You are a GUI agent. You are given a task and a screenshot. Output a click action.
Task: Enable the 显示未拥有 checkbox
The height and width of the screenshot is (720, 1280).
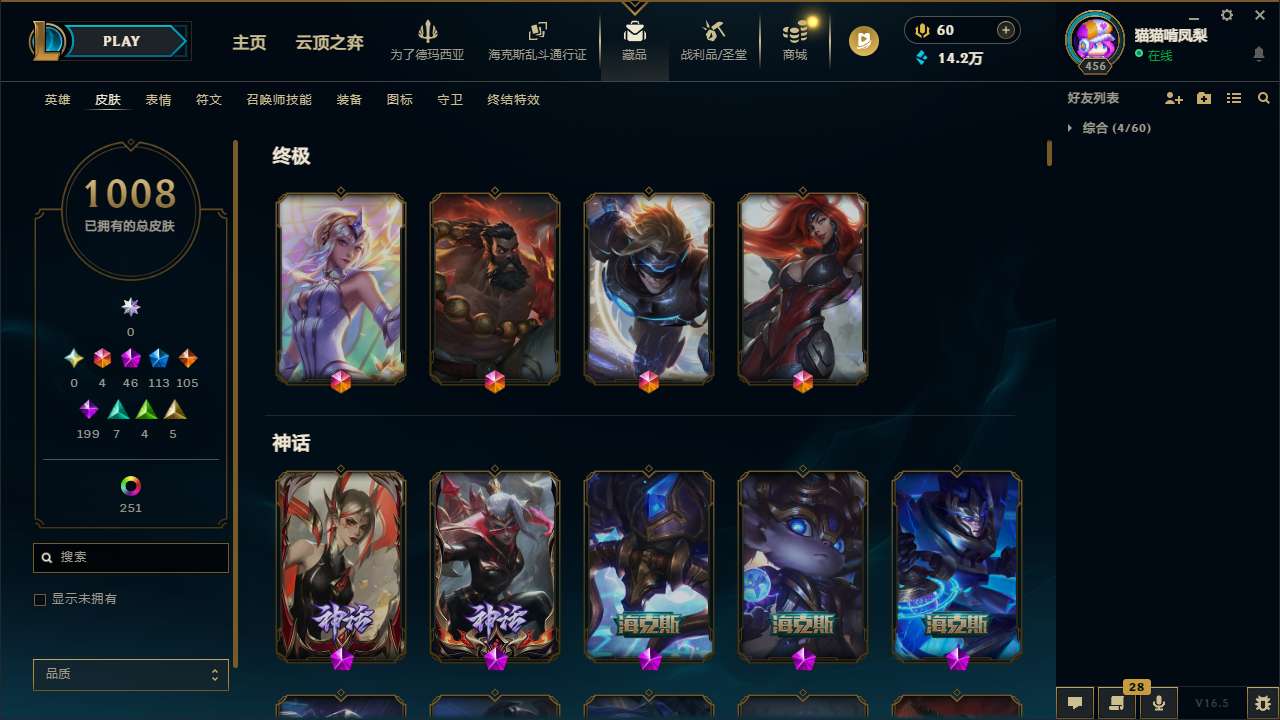(x=40, y=599)
